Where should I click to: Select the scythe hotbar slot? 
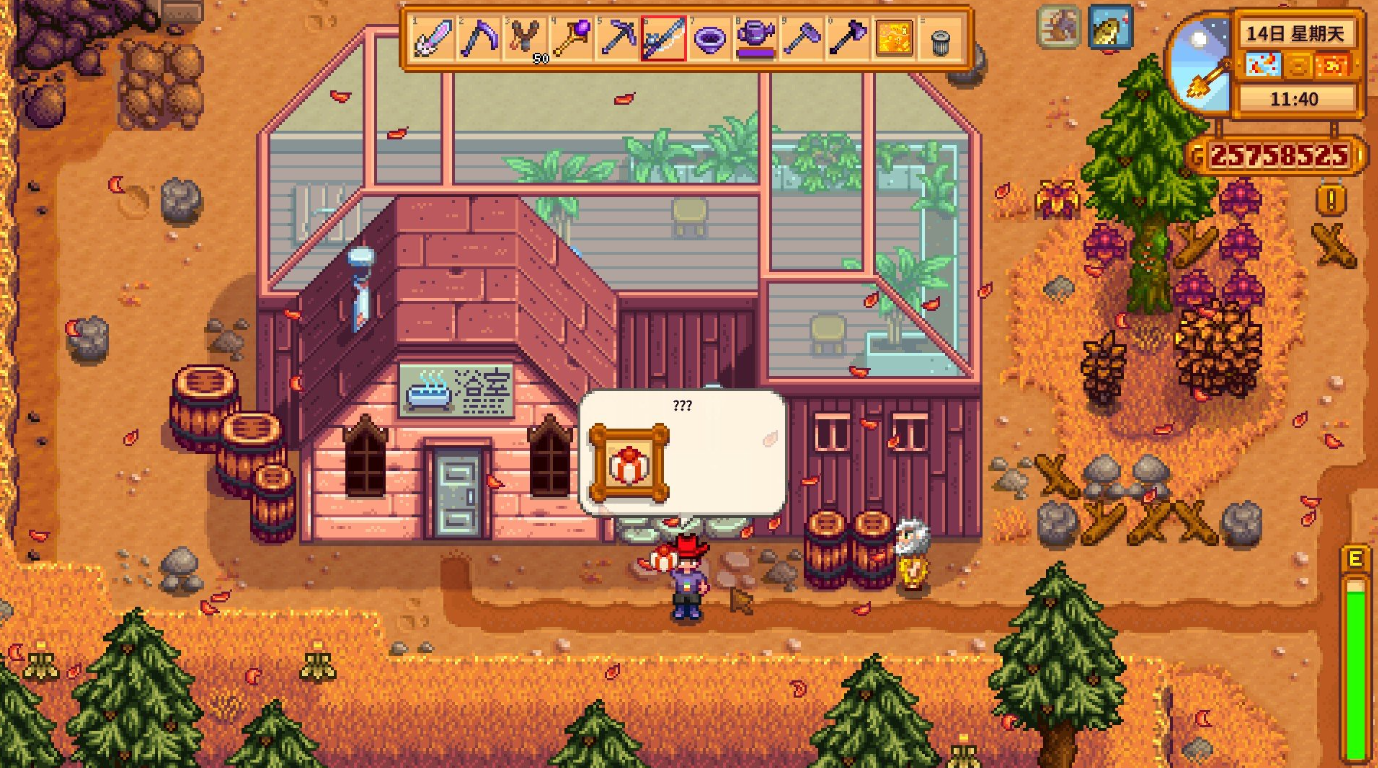[480, 40]
